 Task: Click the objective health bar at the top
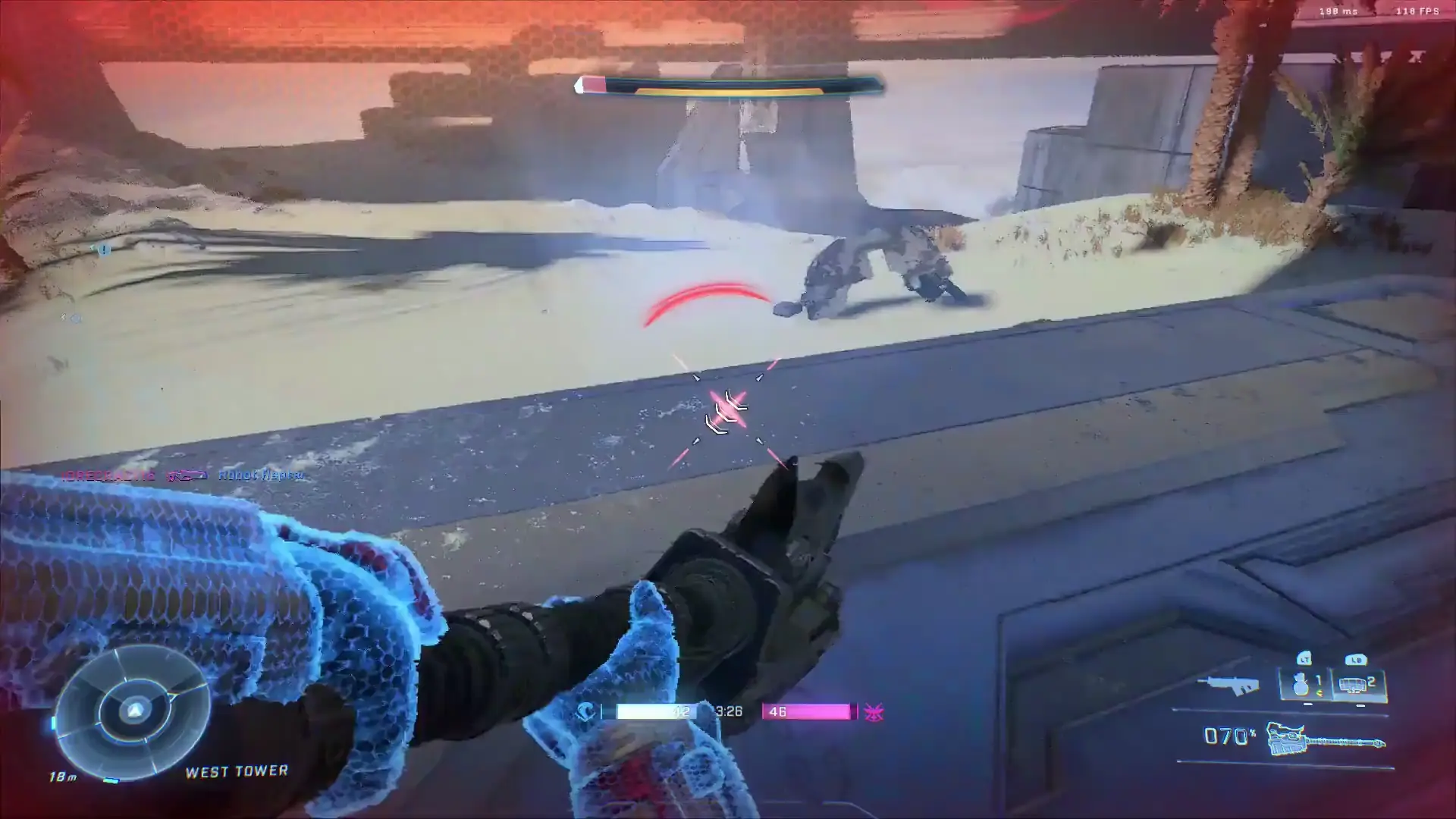coord(728,86)
